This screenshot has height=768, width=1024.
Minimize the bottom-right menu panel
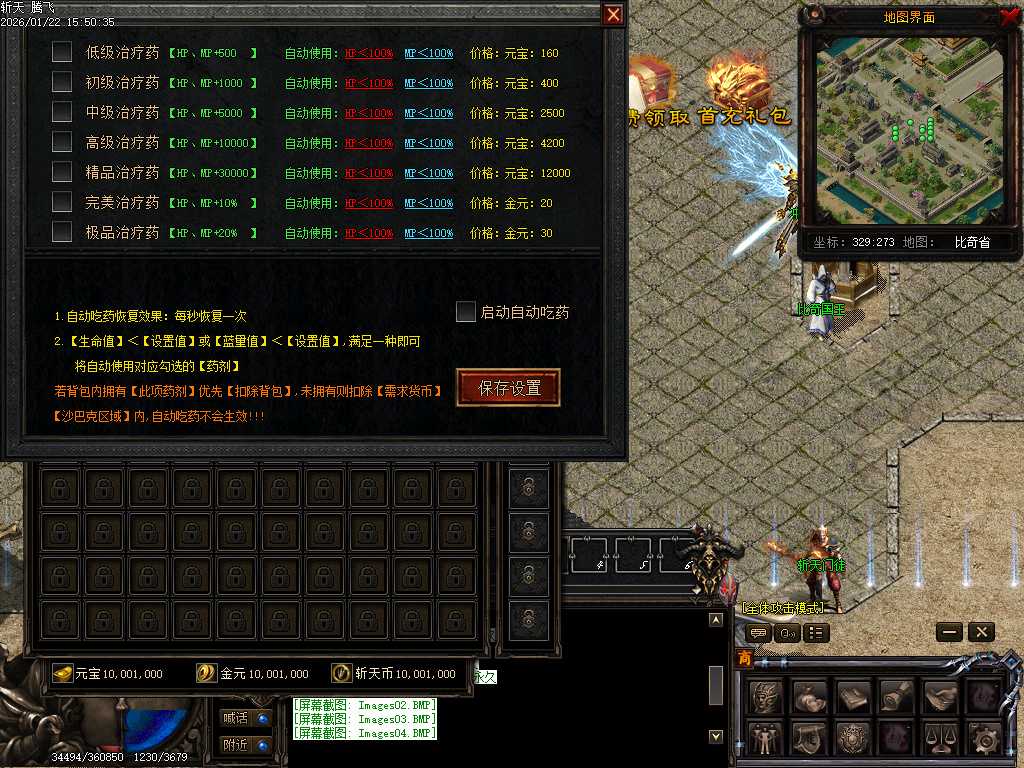point(950,632)
